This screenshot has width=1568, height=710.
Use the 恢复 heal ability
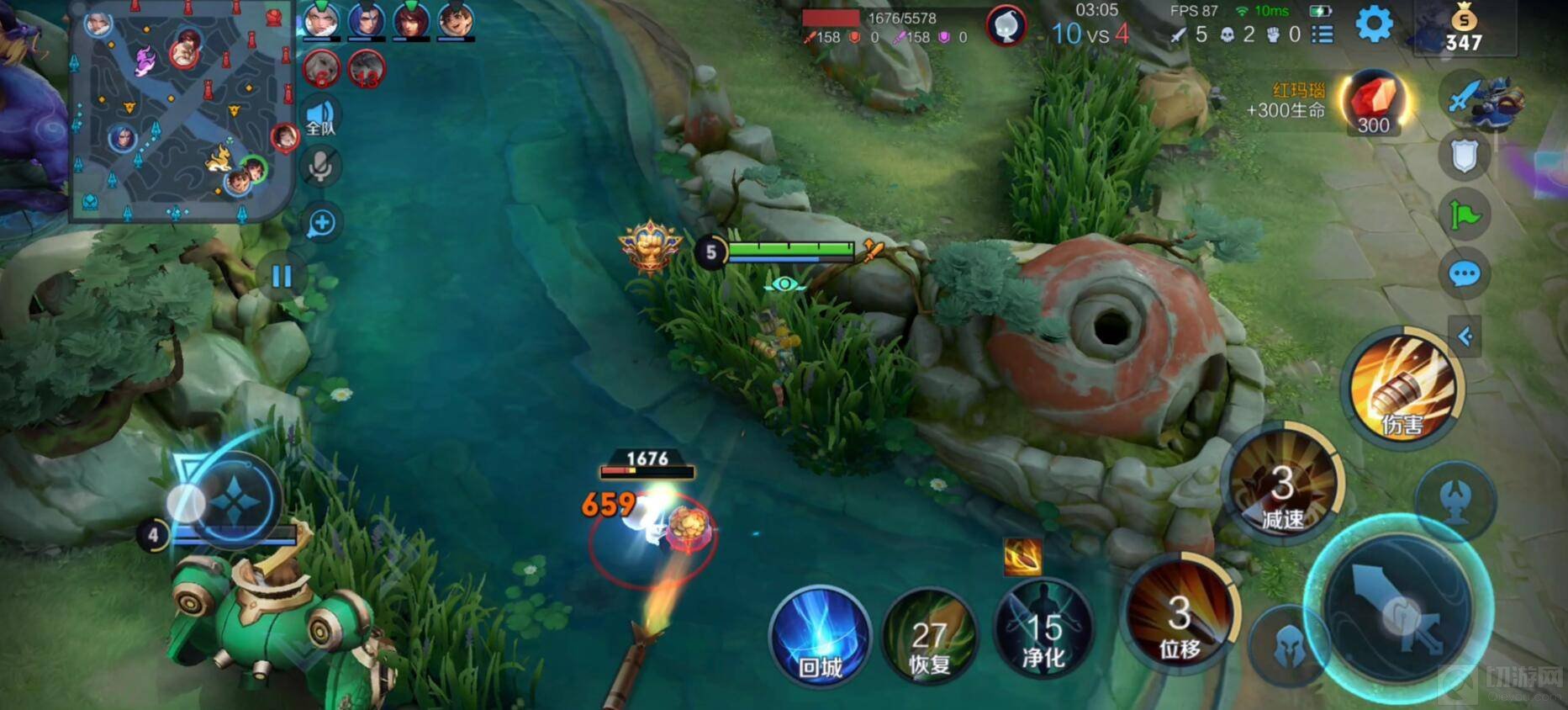click(x=930, y=637)
